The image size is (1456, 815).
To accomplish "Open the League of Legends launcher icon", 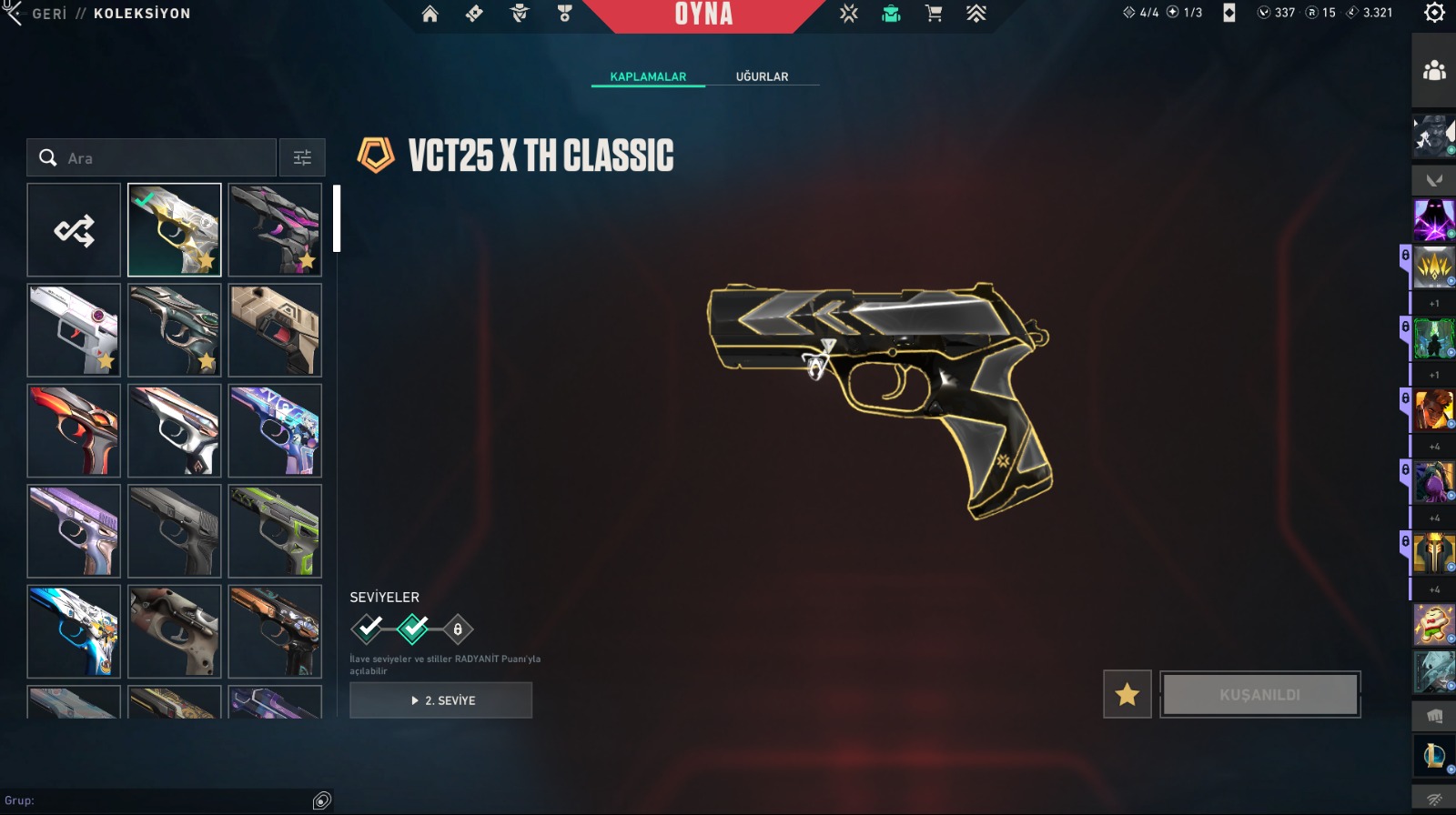I will [1434, 755].
